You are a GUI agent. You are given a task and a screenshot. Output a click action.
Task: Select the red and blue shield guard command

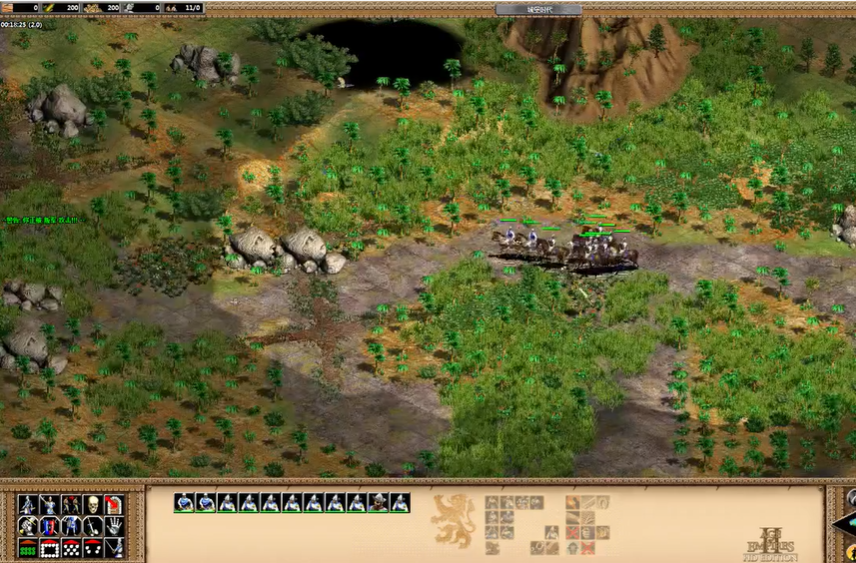(x=49, y=526)
